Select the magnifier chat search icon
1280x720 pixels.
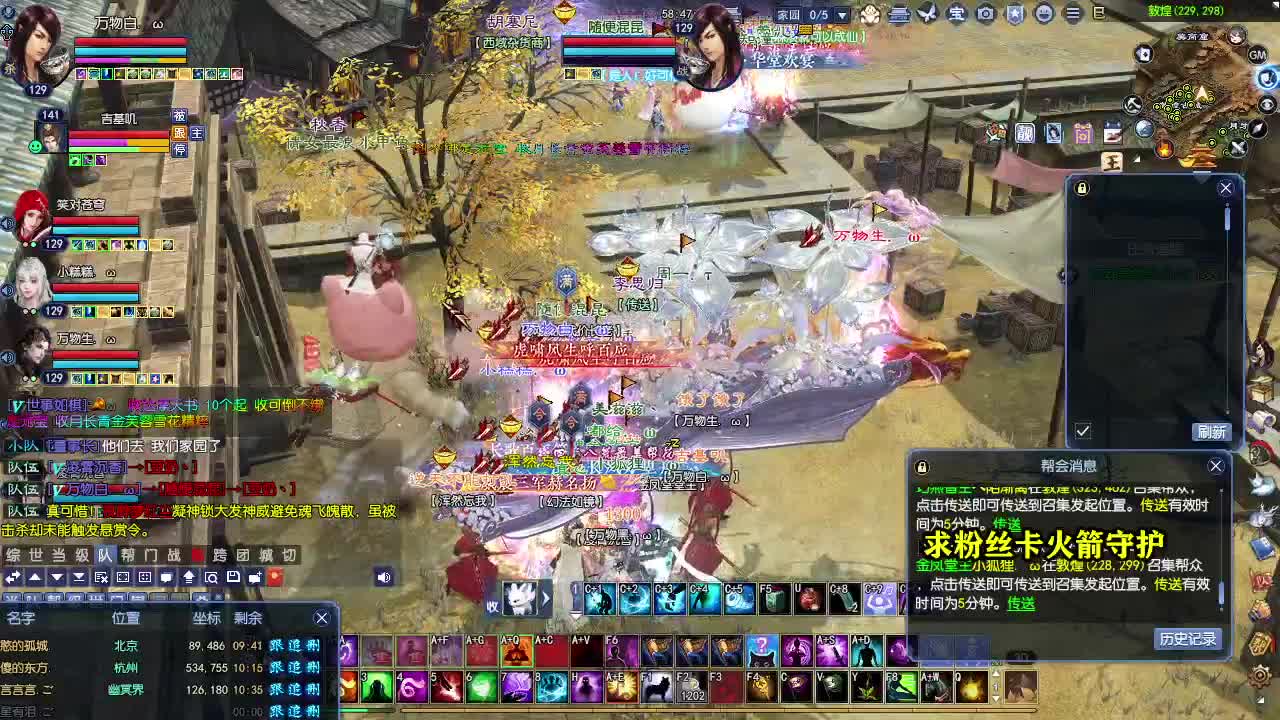pos(212,578)
